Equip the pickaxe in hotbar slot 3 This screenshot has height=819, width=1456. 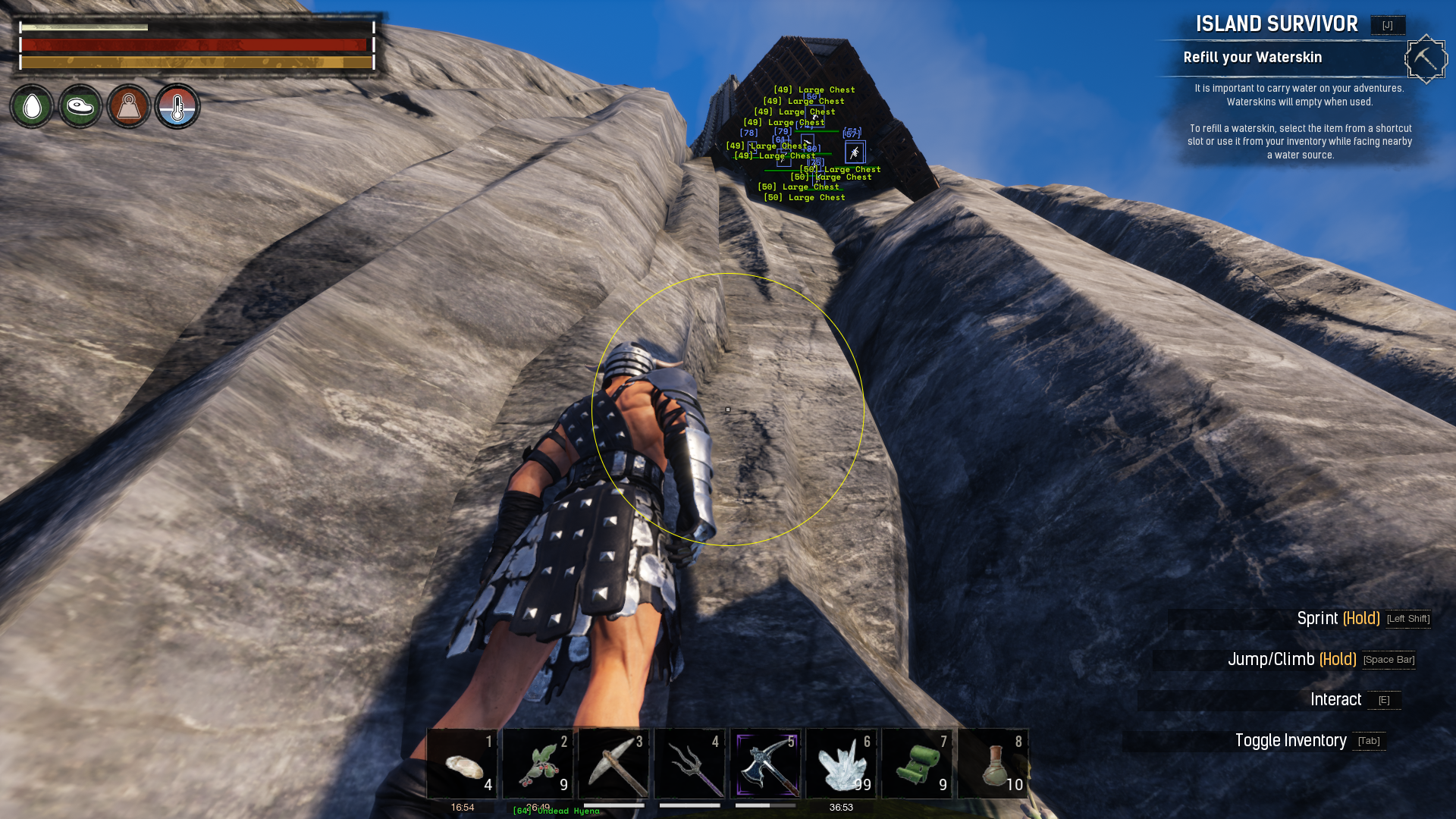click(x=613, y=764)
